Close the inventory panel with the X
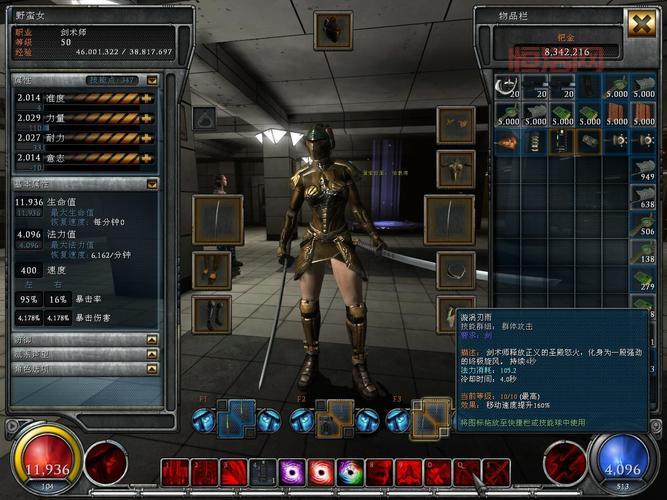The width and height of the screenshot is (667, 500). 641,24
